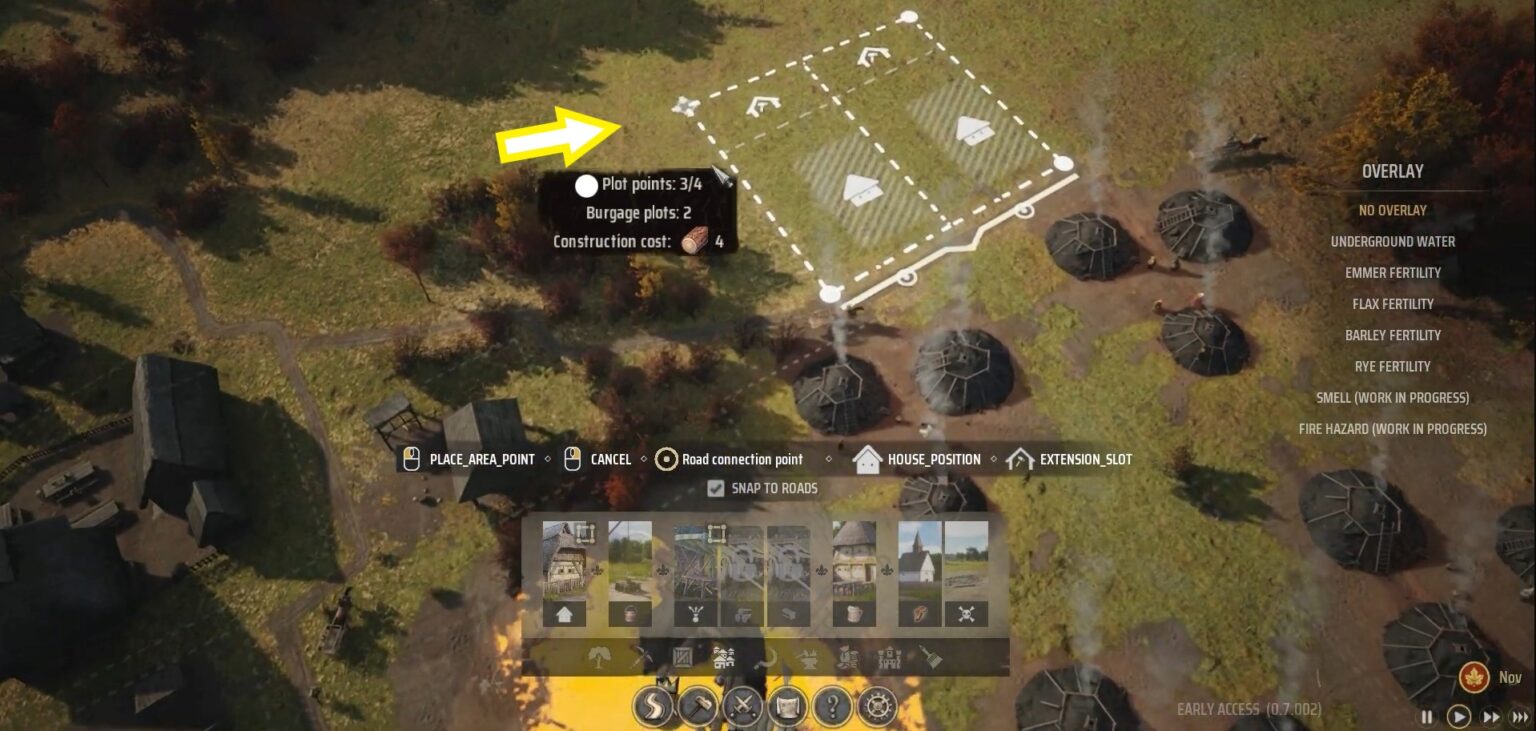Show the Barley Fertility overlay

(1391, 335)
